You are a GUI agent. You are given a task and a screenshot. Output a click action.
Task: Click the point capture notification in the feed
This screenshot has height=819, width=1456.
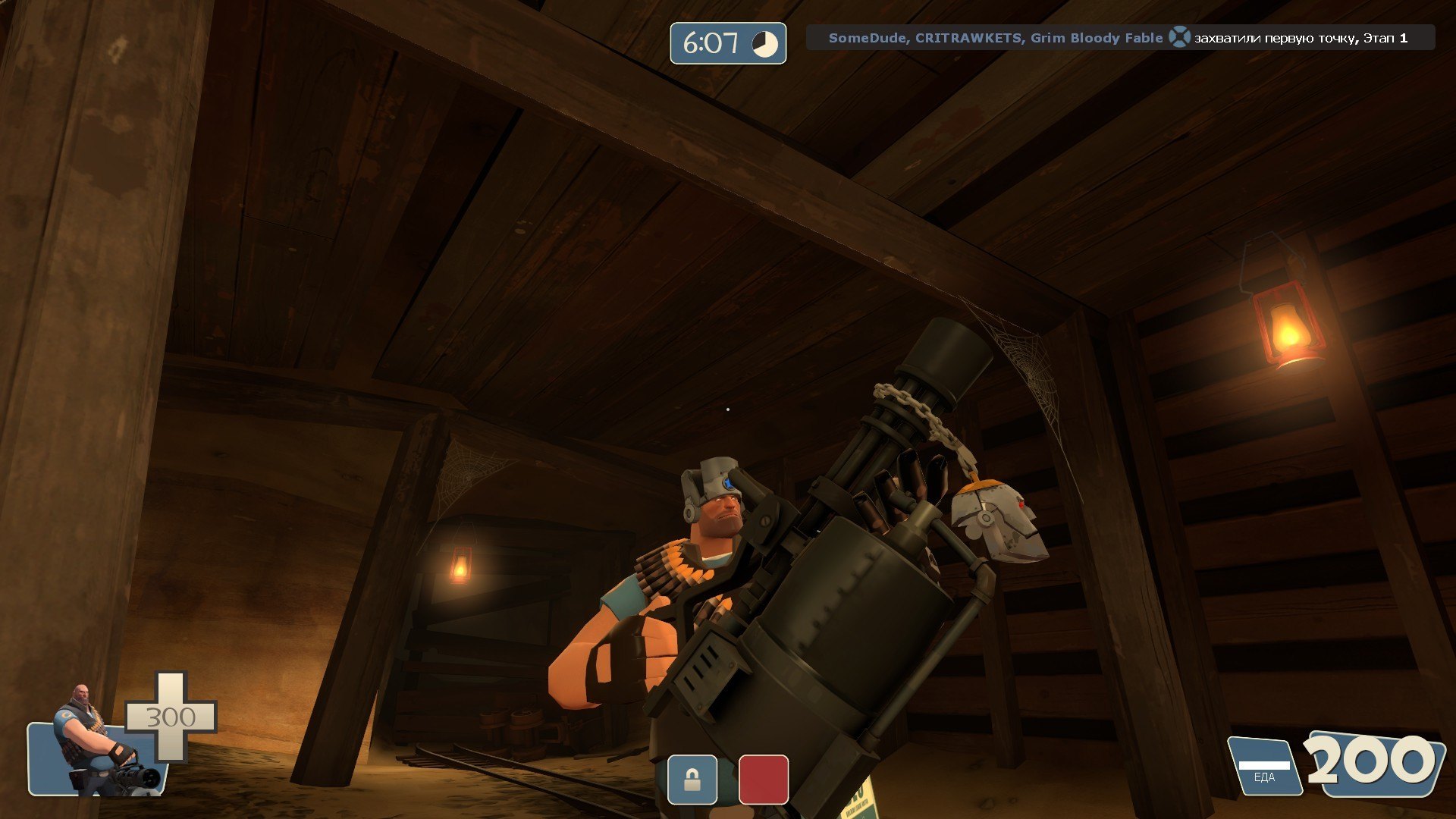click(1119, 38)
